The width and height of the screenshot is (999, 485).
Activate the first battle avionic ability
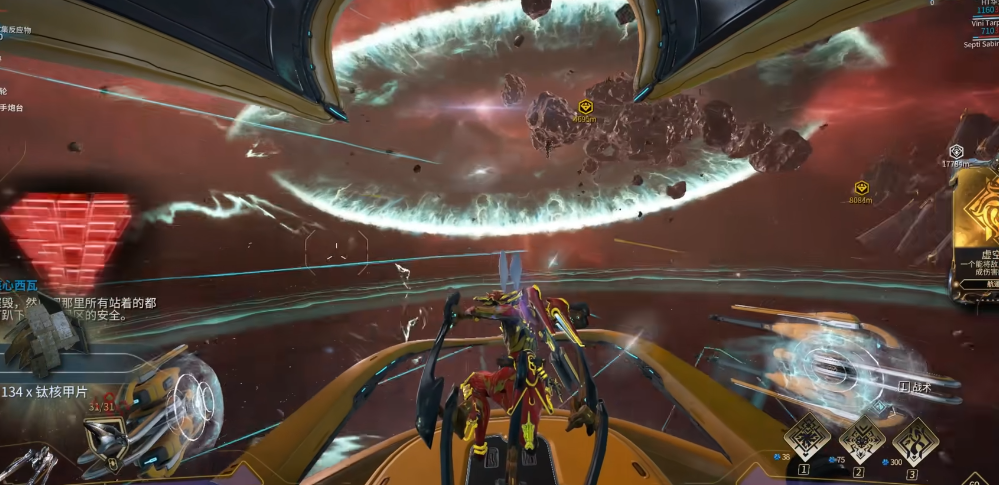[x=806, y=437]
